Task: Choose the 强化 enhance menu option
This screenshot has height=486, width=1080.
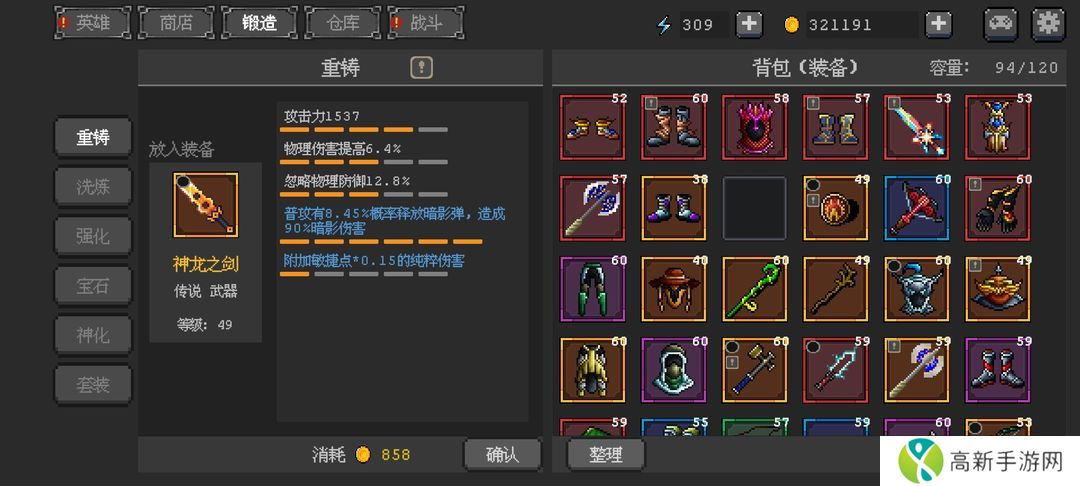Action: point(93,236)
